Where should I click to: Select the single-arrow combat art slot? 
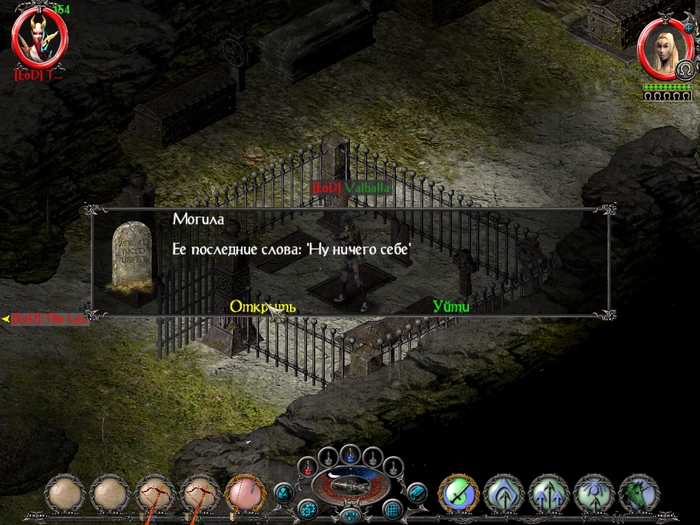(504, 494)
